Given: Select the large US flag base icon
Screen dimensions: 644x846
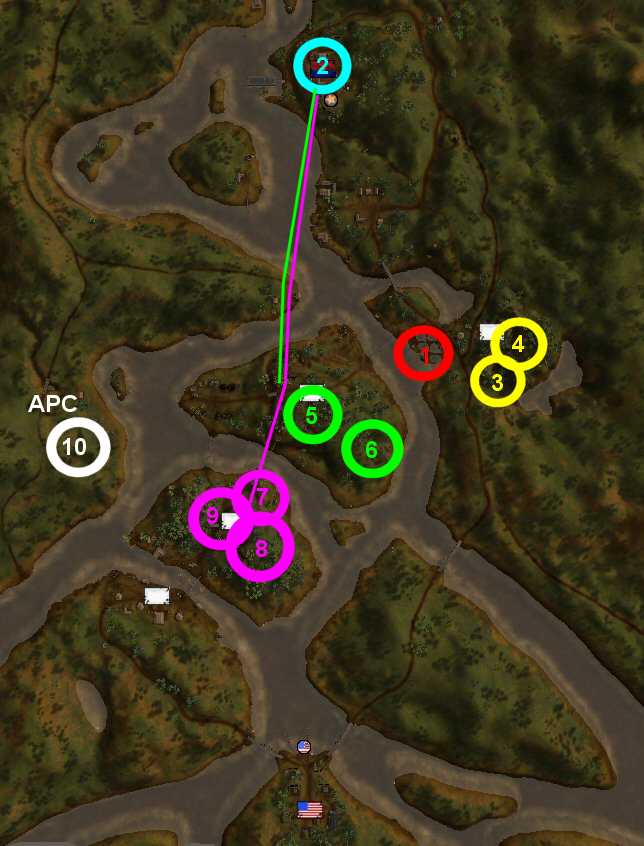Looking at the screenshot, I should point(310,808).
